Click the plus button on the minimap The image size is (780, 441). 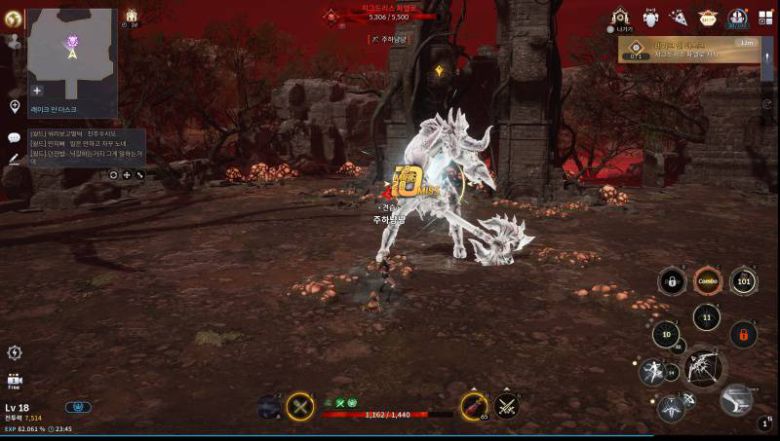coord(37,90)
